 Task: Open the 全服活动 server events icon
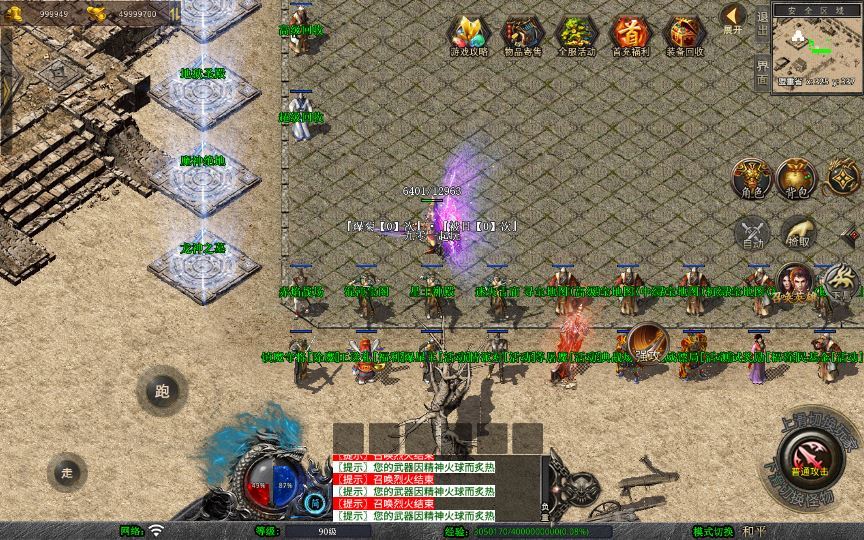(576, 37)
